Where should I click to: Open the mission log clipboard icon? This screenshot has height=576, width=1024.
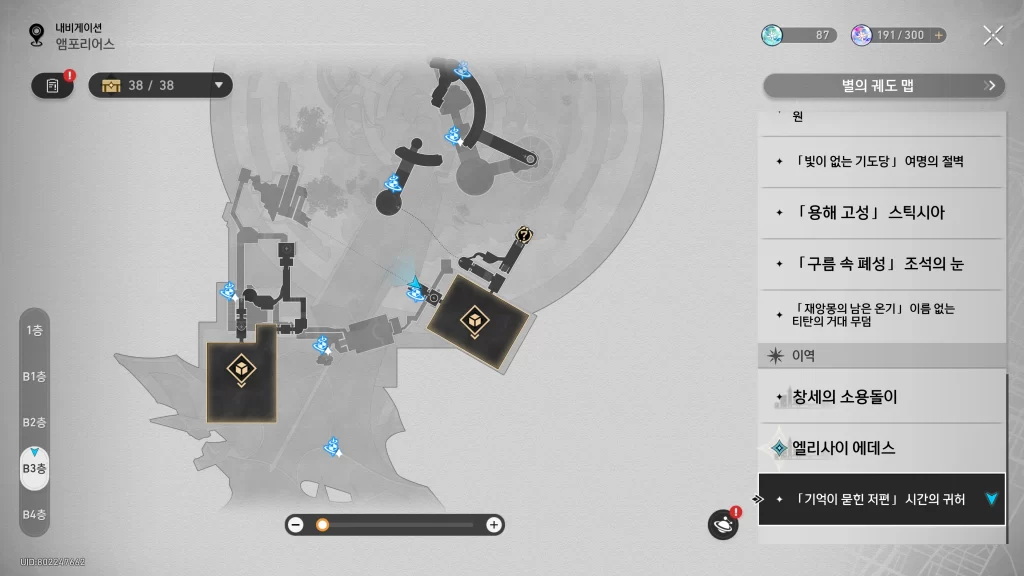coord(53,86)
